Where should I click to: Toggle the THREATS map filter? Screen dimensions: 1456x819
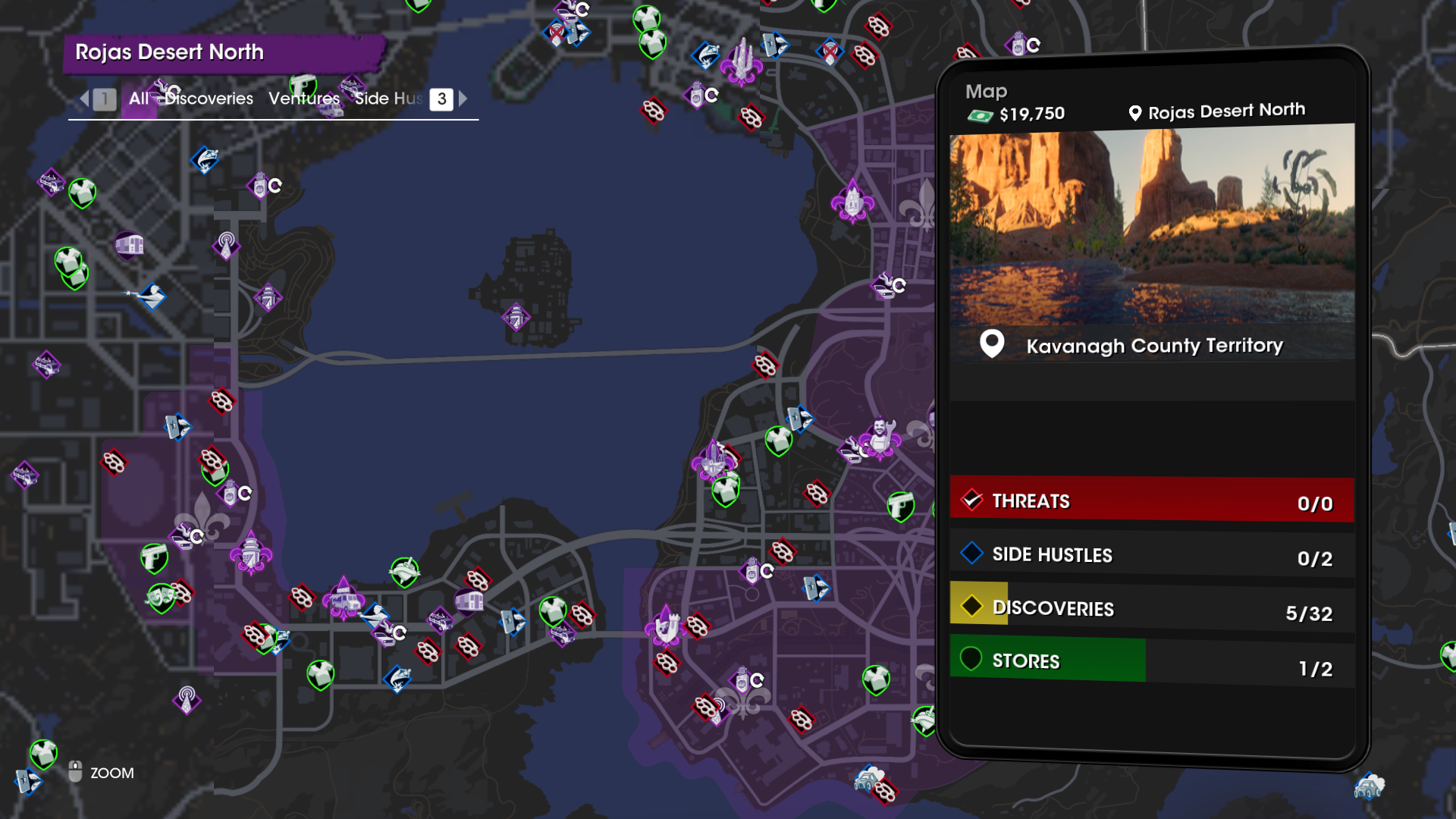[1149, 500]
